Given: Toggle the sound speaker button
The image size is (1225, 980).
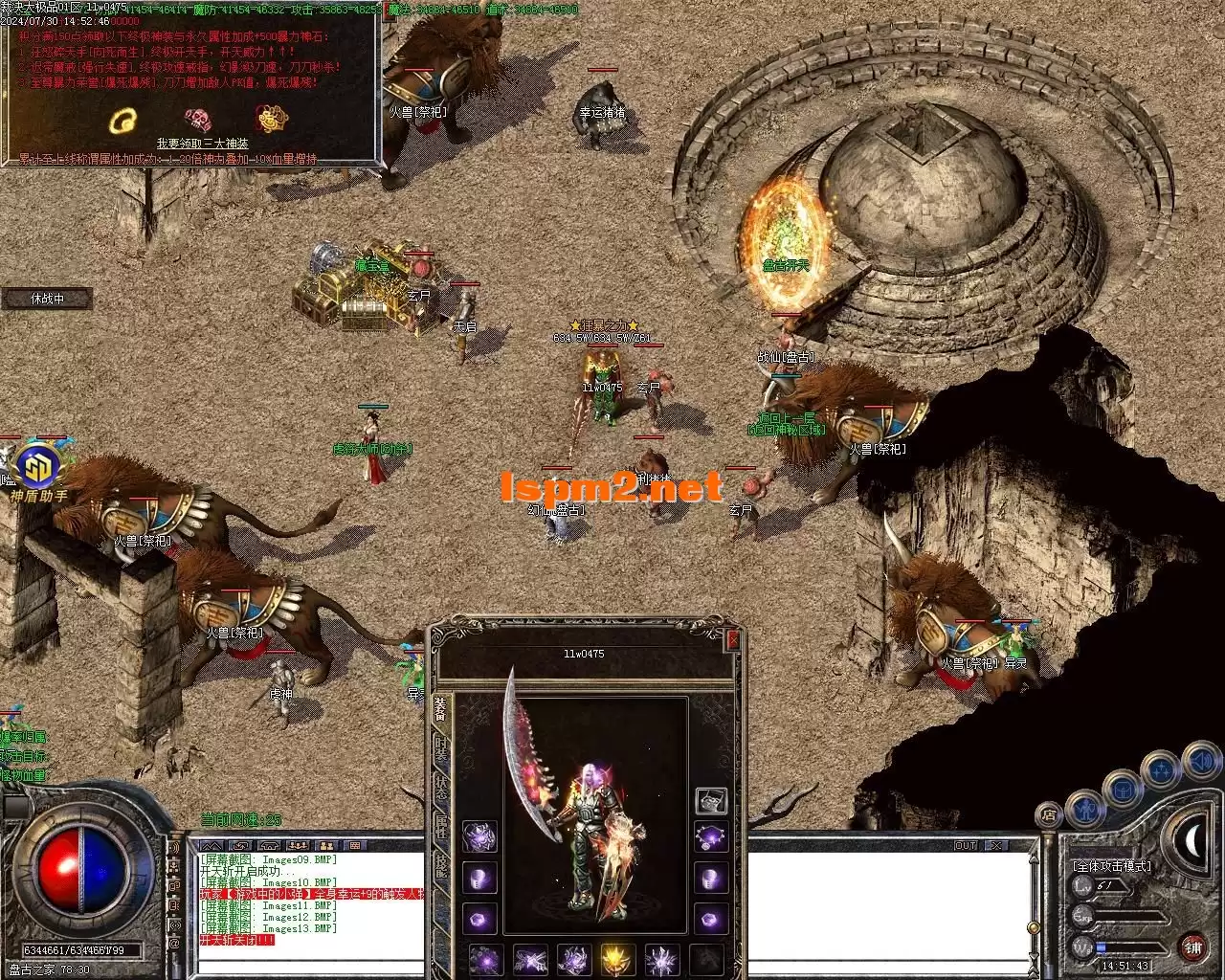Looking at the screenshot, I should (x=1201, y=763).
